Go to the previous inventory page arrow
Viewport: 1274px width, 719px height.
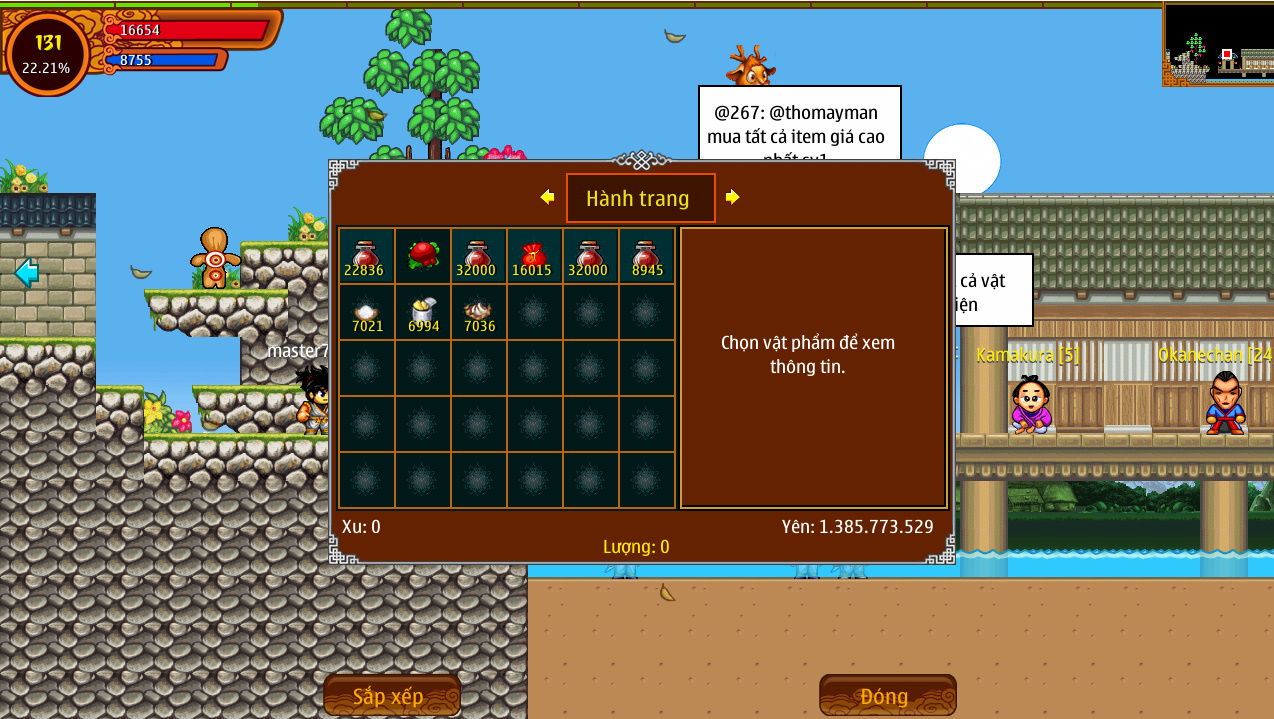tap(547, 197)
